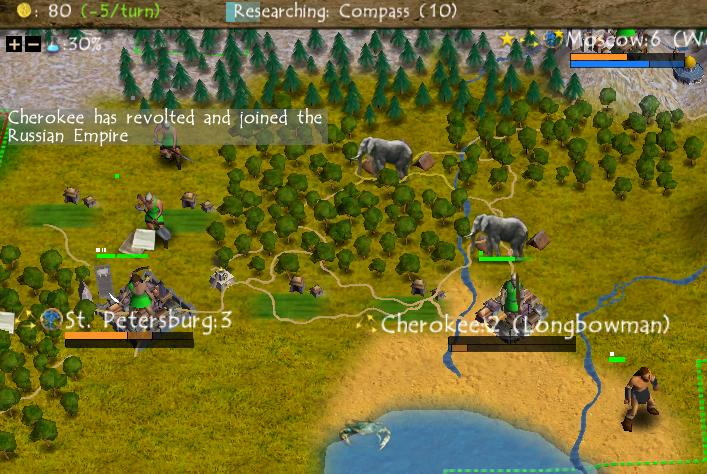
Task: Open the Researching: Compass research bar
Action: tap(344, 12)
